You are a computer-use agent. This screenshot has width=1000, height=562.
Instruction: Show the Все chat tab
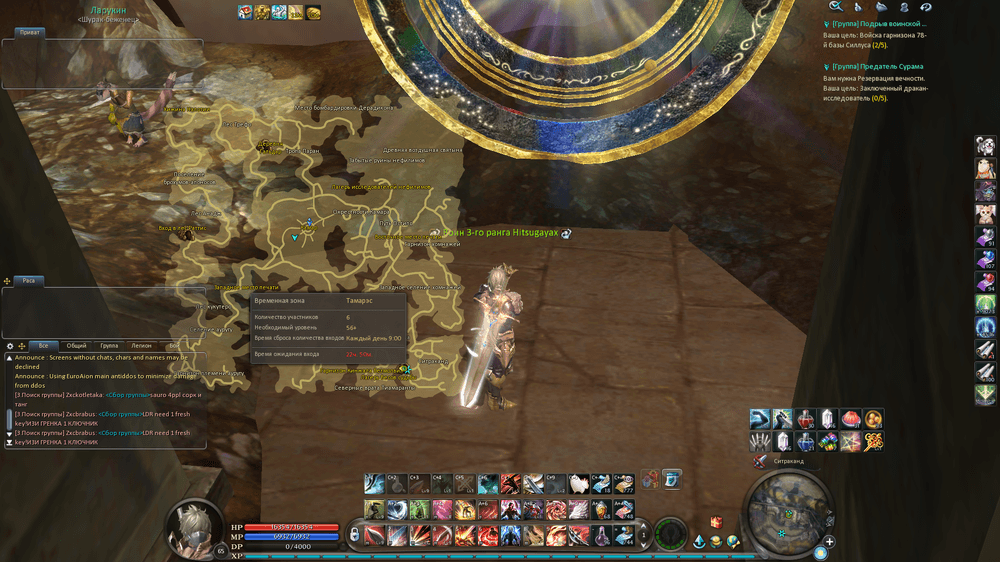click(x=43, y=345)
